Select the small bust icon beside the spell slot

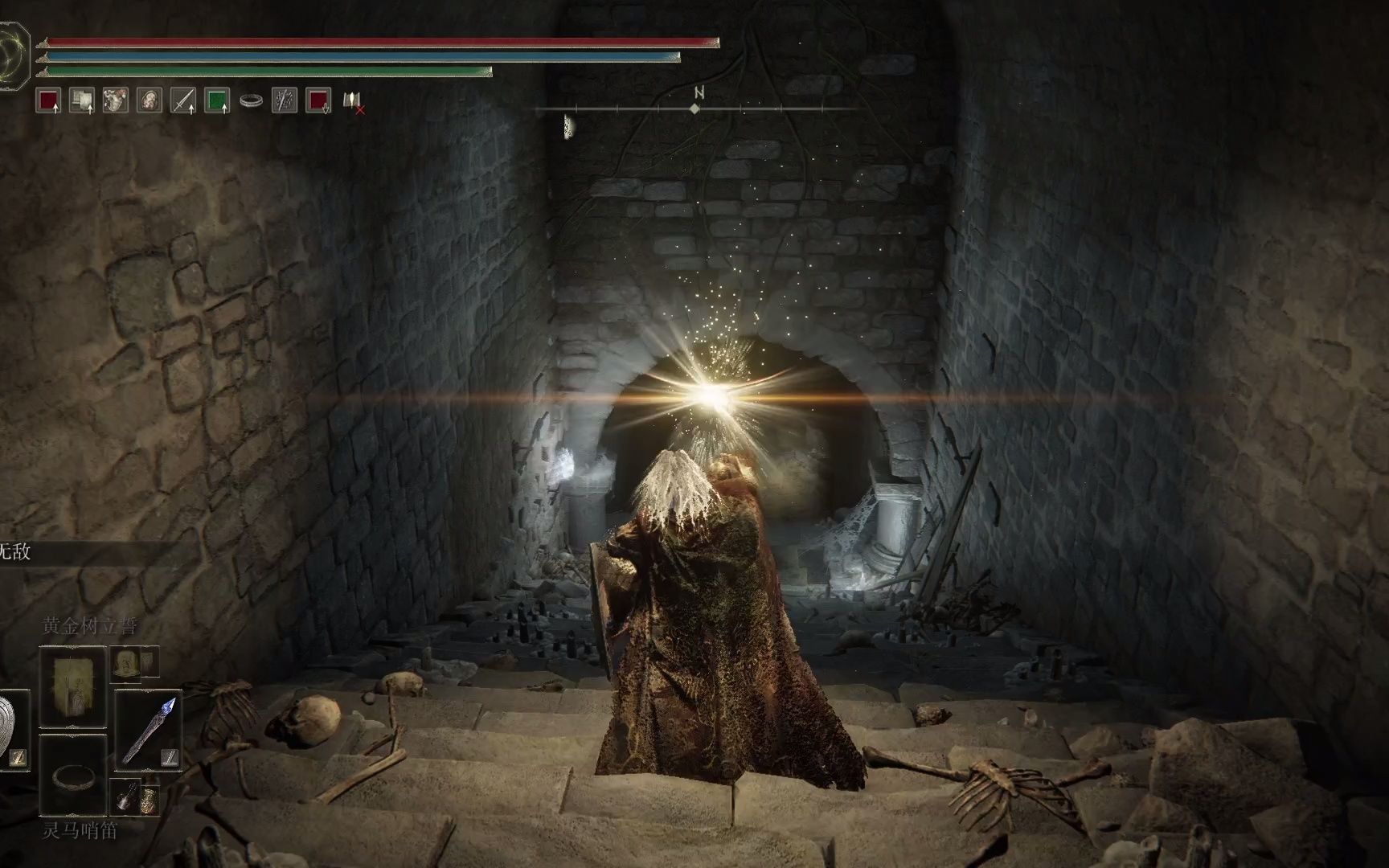(125, 662)
